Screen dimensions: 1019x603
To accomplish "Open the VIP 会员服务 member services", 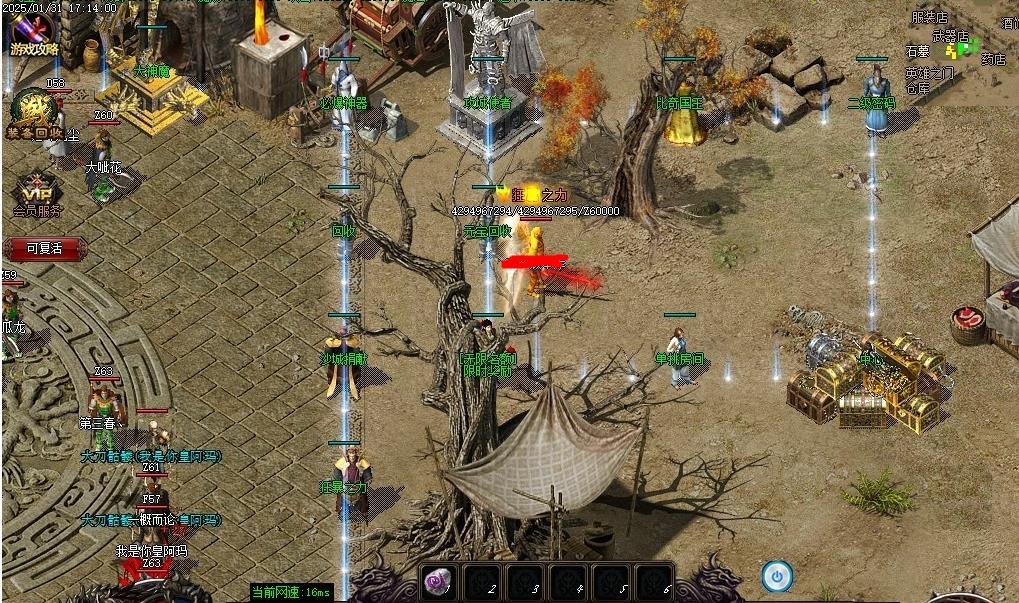I will tap(36, 195).
